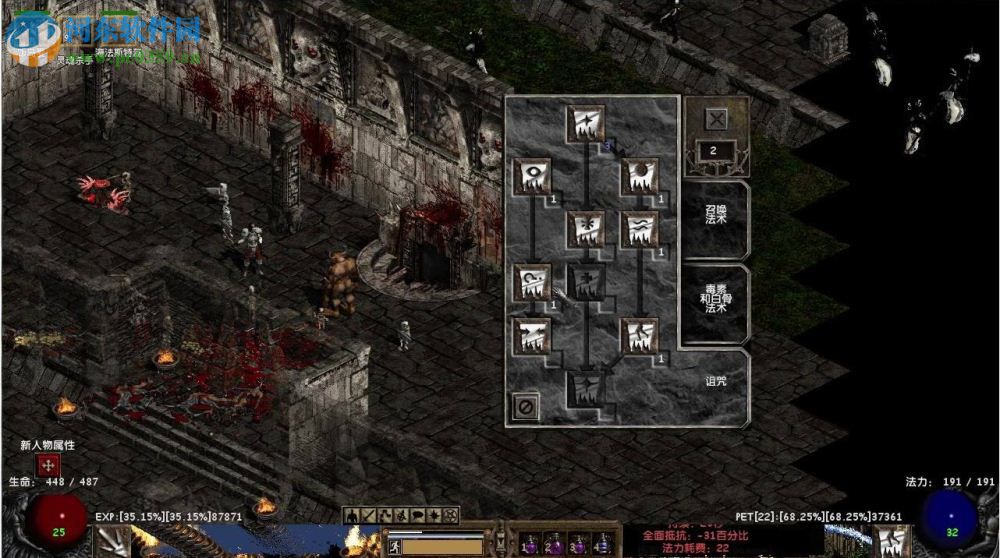Toggle the run/walk running man button
Viewport: 1000px width, 558px height.
395,546
